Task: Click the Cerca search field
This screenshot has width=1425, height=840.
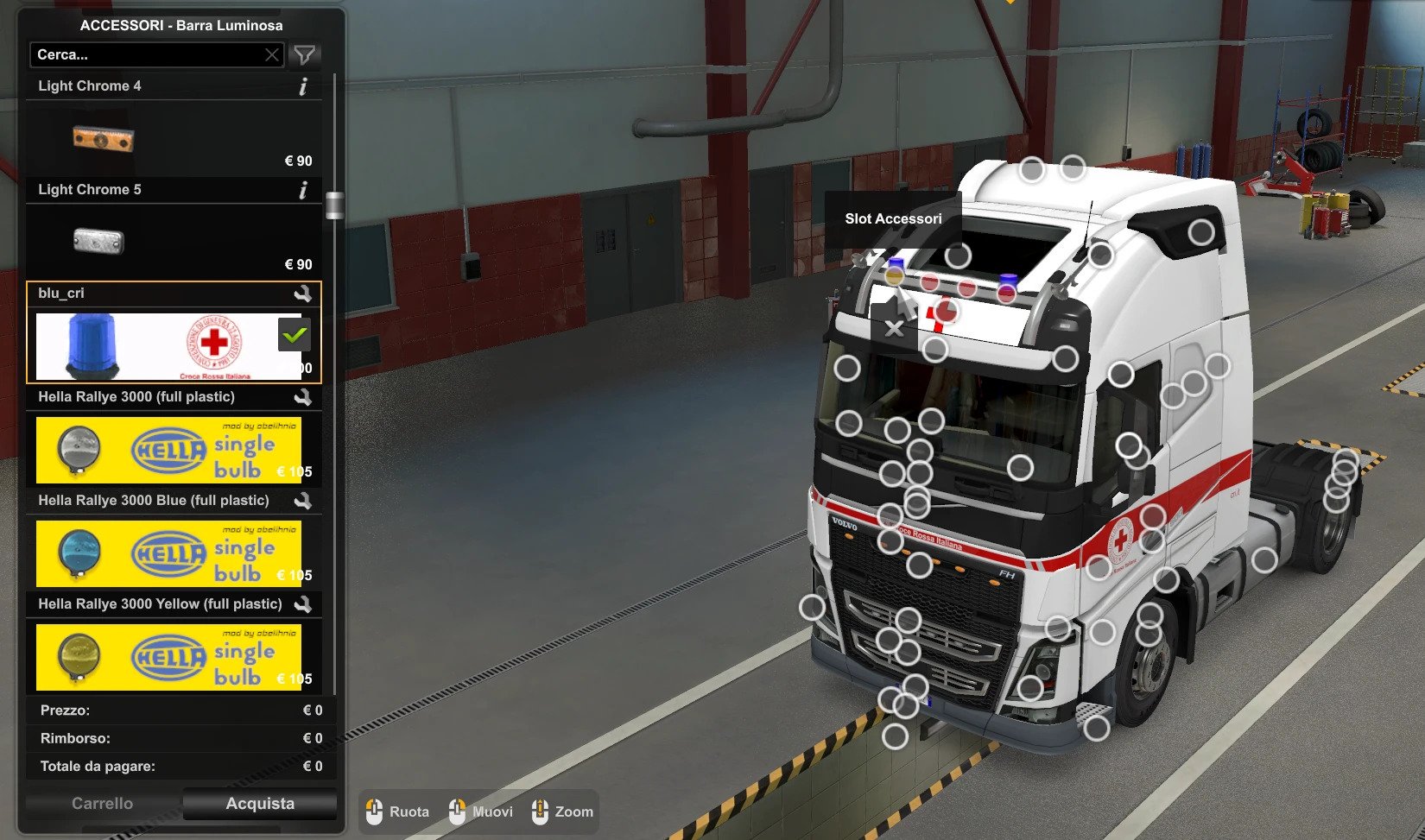Action: coord(147,55)
